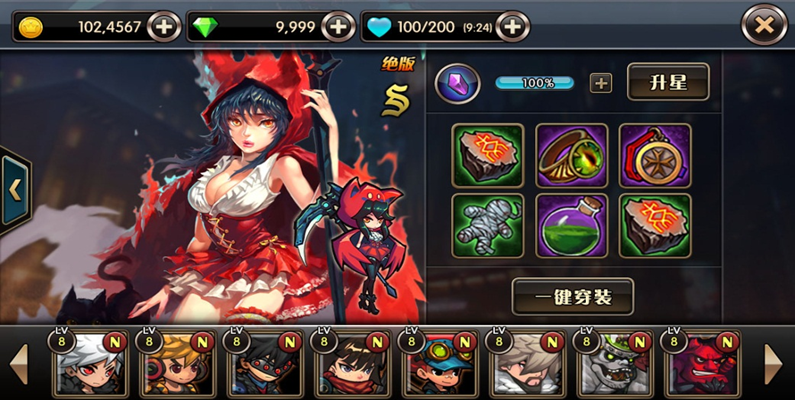
Task: Click the 一键穿装 auto-equip button
Action: (x=572, y=296)
